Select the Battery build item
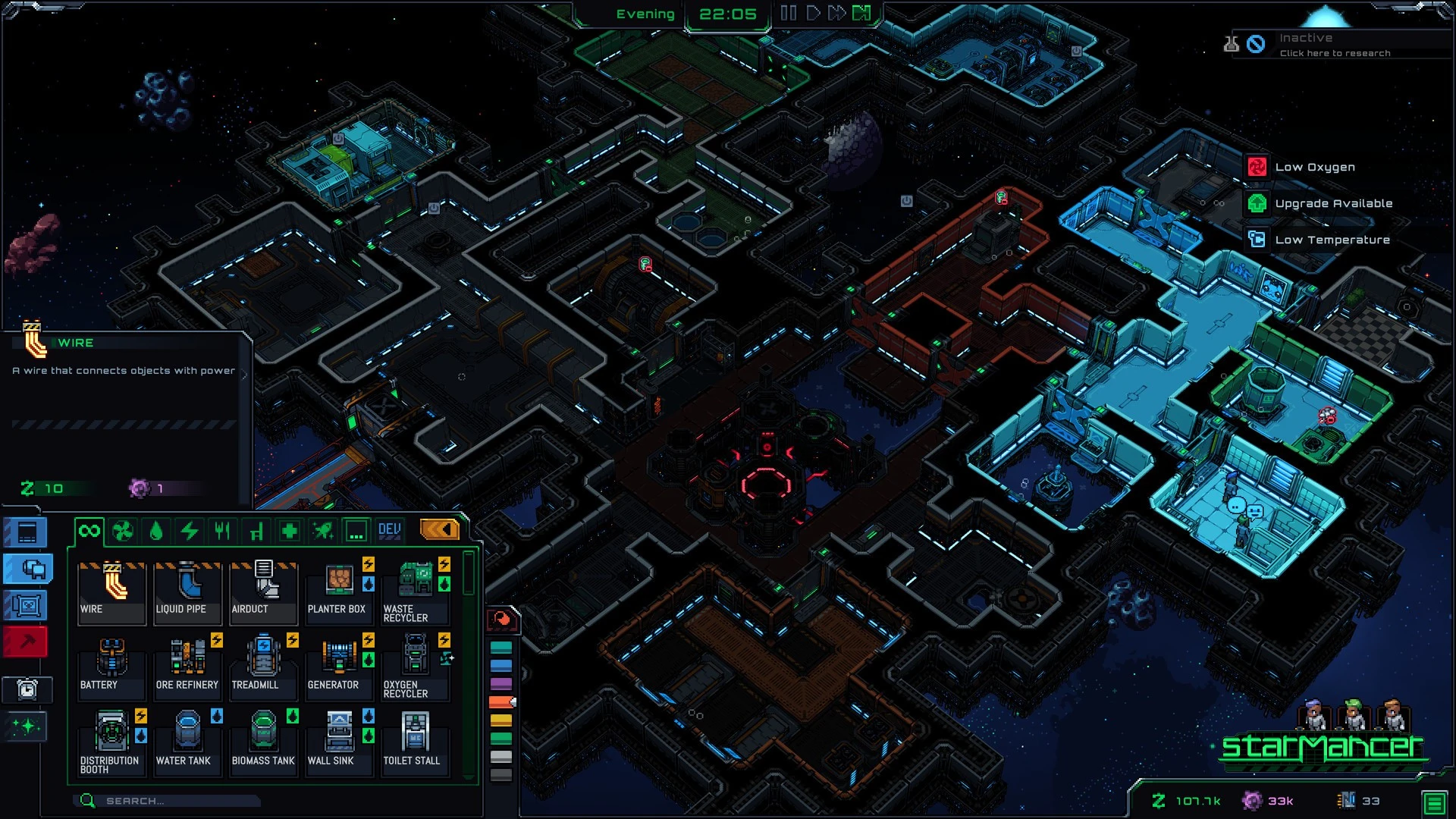Viewport: 1456px width, 819px height. coord(111,667)
